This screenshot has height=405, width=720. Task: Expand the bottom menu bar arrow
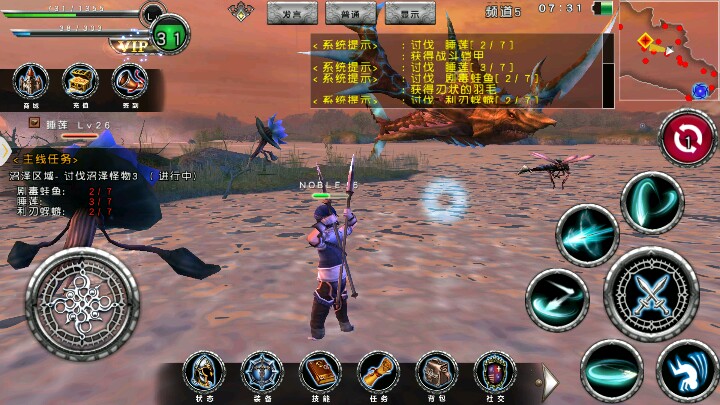pos(549,380)
